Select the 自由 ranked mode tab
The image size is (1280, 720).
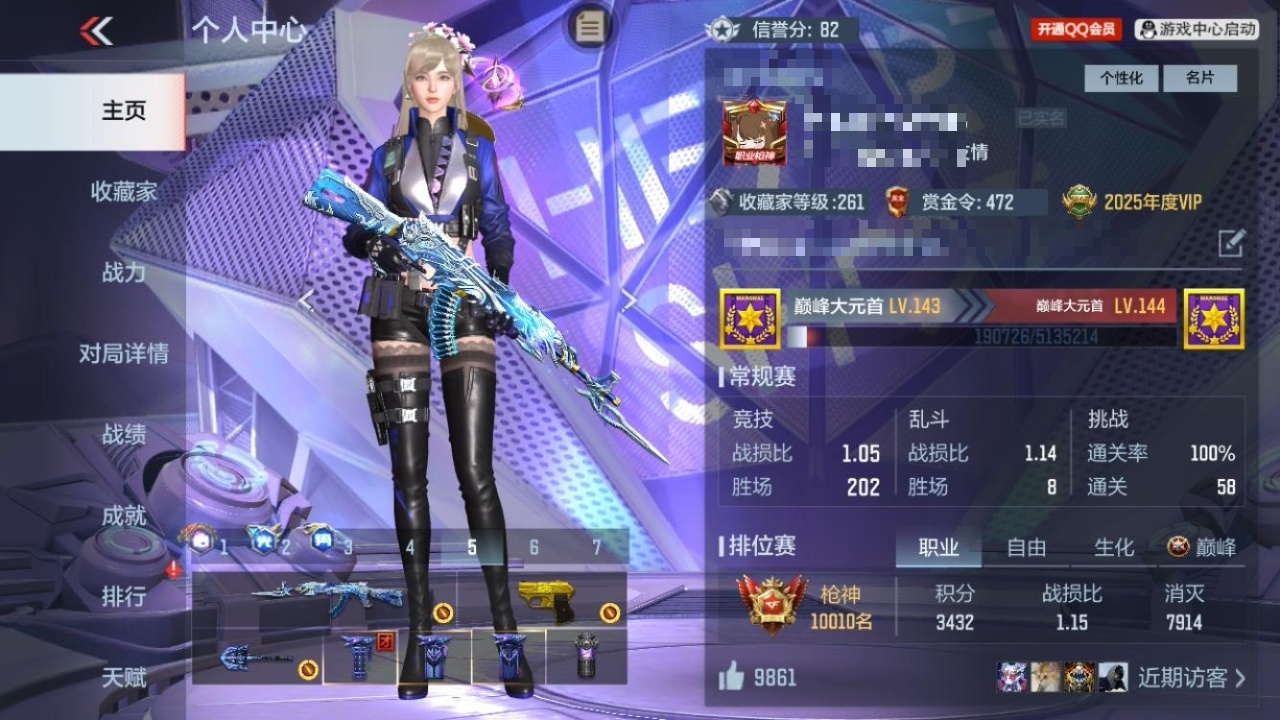[1026, 547]
